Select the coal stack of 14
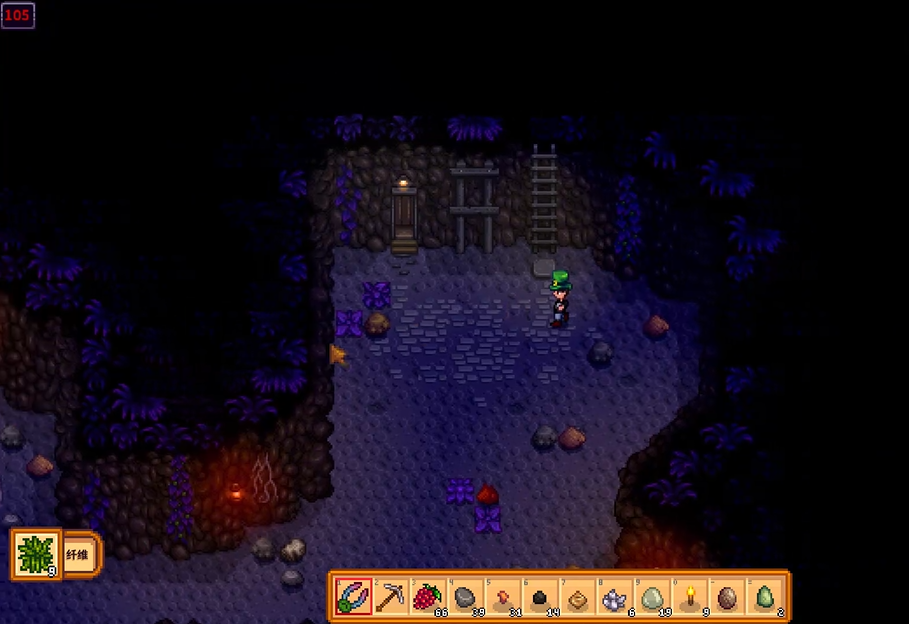Image resolution: width=909 pixels, height=624 pixels. [538, 596]
